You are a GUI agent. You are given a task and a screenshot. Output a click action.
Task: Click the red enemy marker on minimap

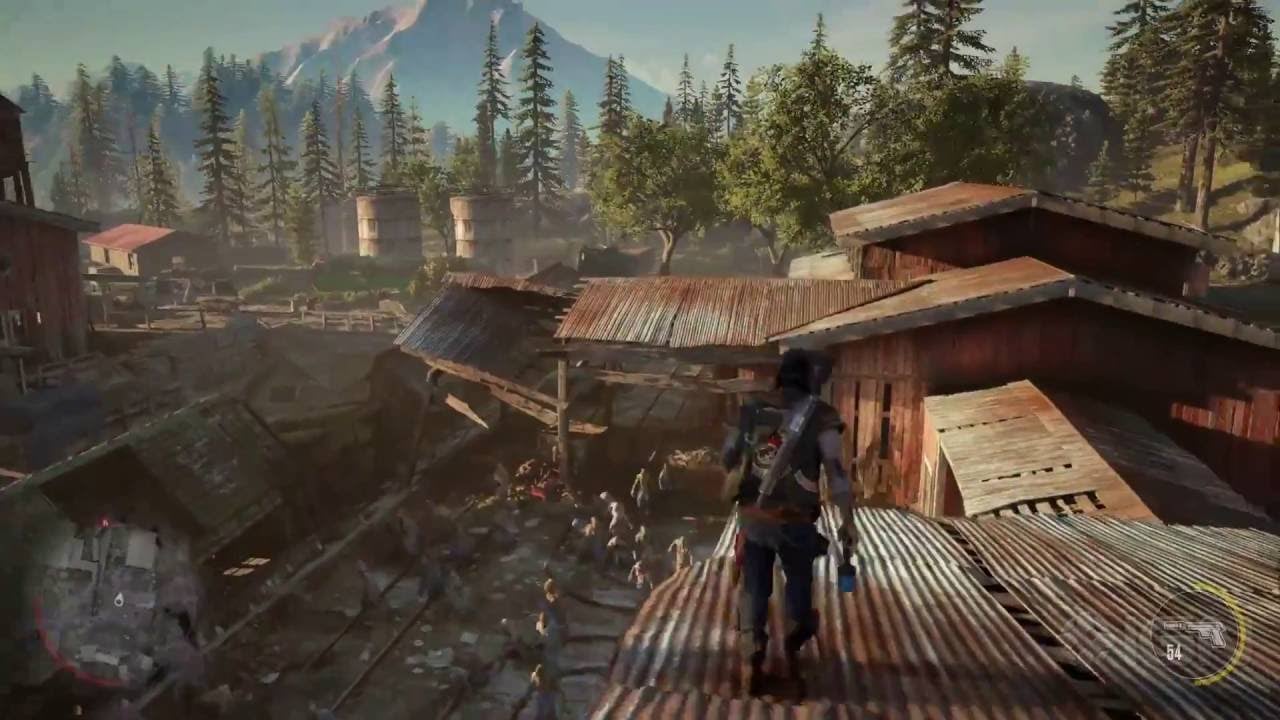tap(104, 522)
